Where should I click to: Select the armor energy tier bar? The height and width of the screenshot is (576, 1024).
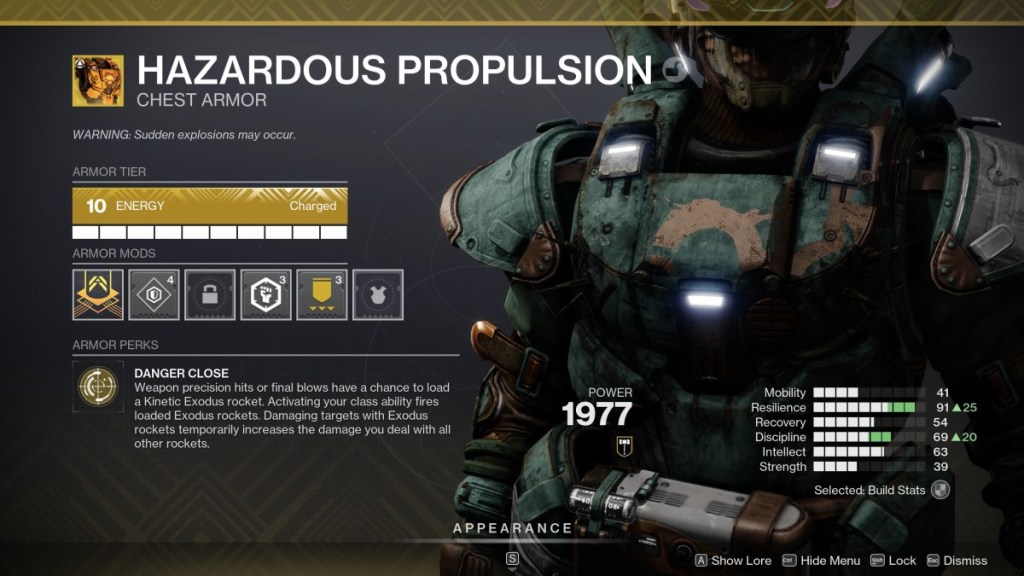tap(210, 206)
